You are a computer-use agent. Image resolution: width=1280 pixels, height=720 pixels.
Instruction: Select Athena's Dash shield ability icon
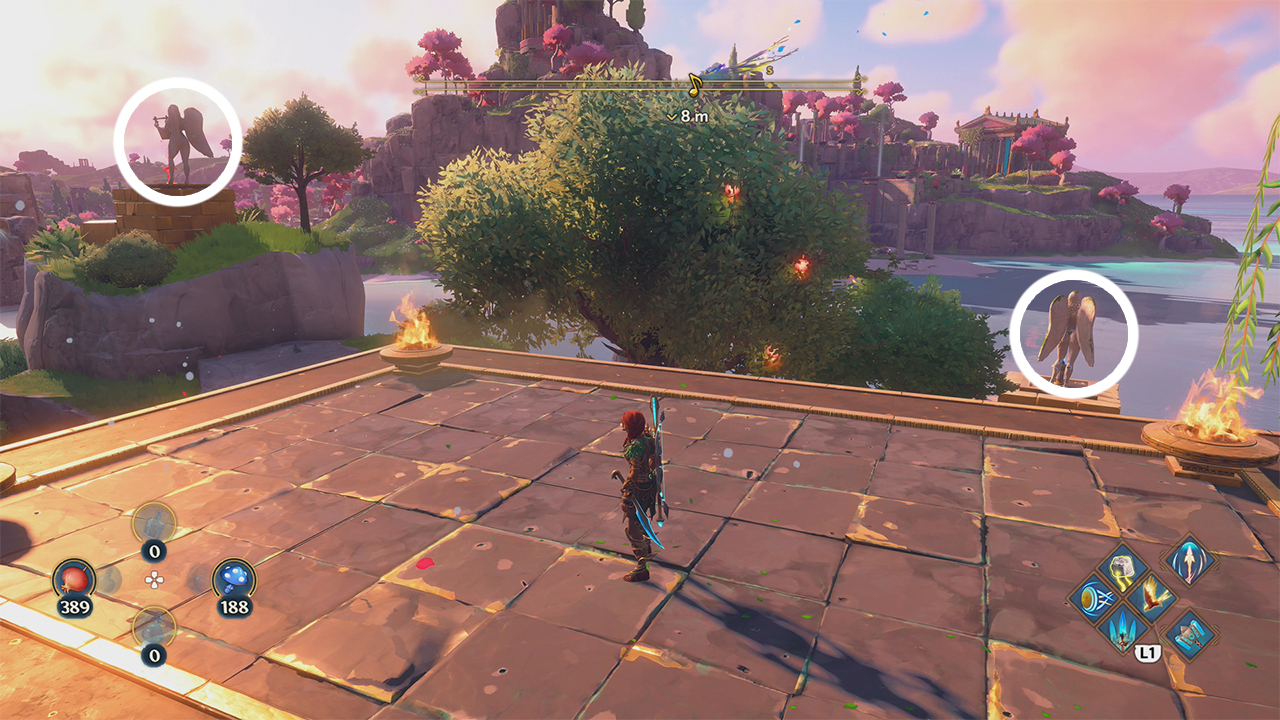[1096, 596]
